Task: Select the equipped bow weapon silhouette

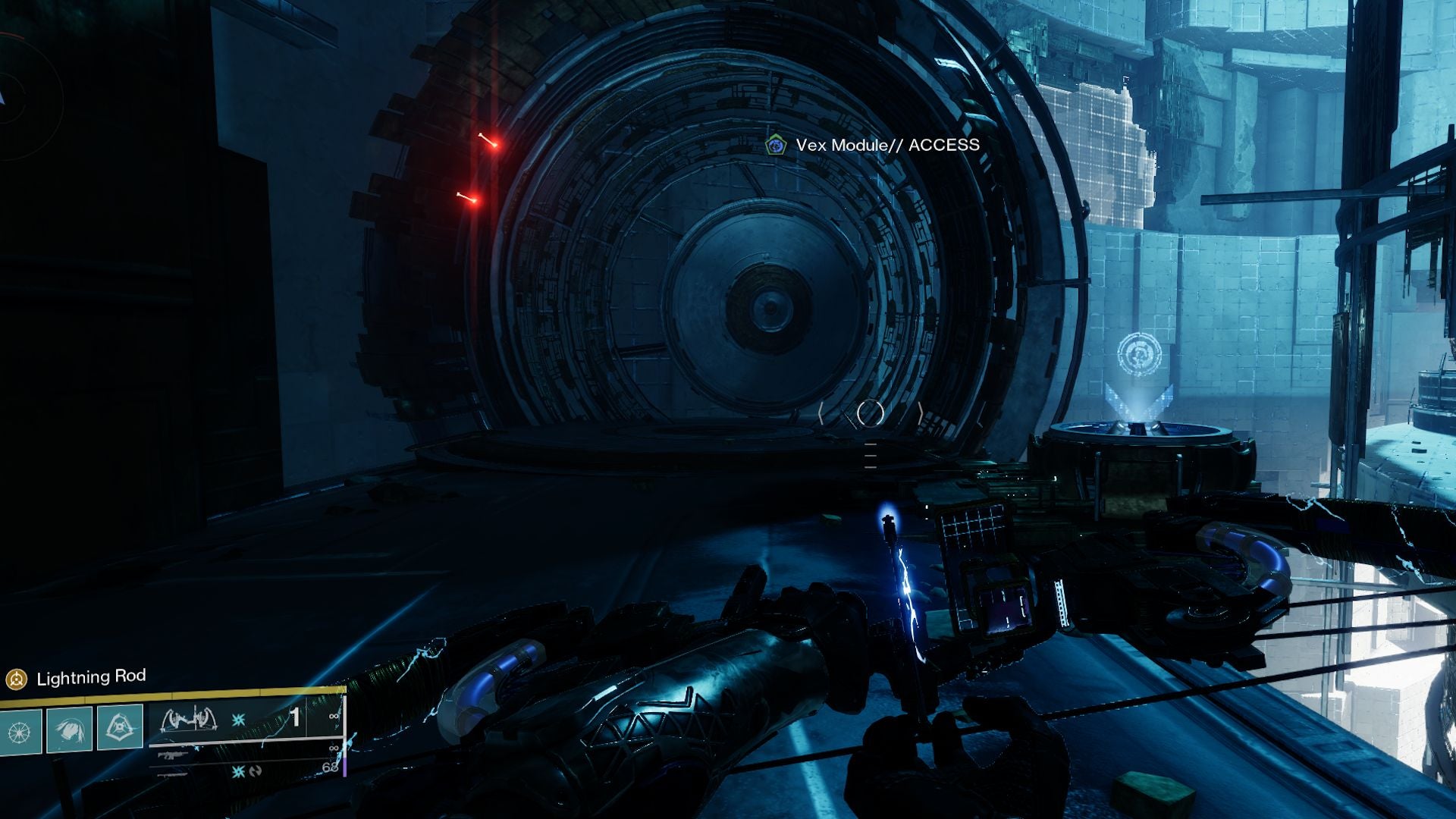Action: [x=190, y=720]
